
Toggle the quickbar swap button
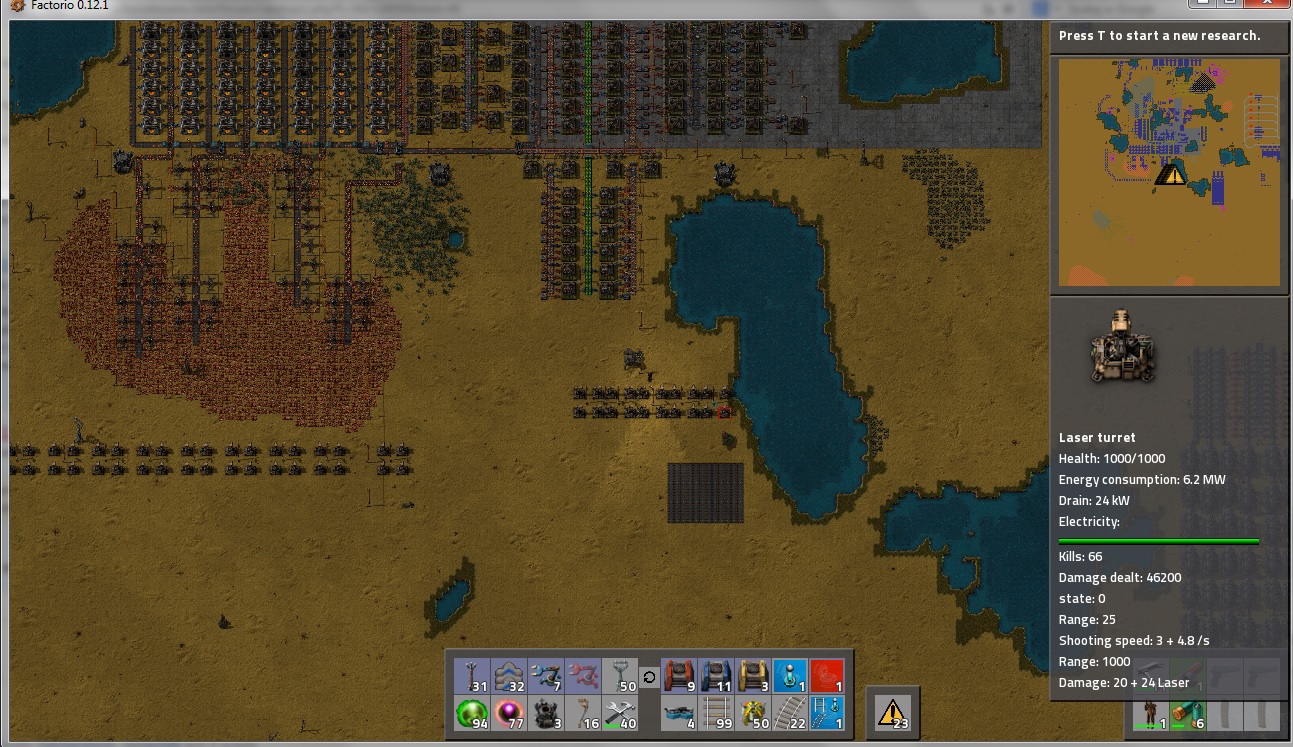tap(649, 677)
